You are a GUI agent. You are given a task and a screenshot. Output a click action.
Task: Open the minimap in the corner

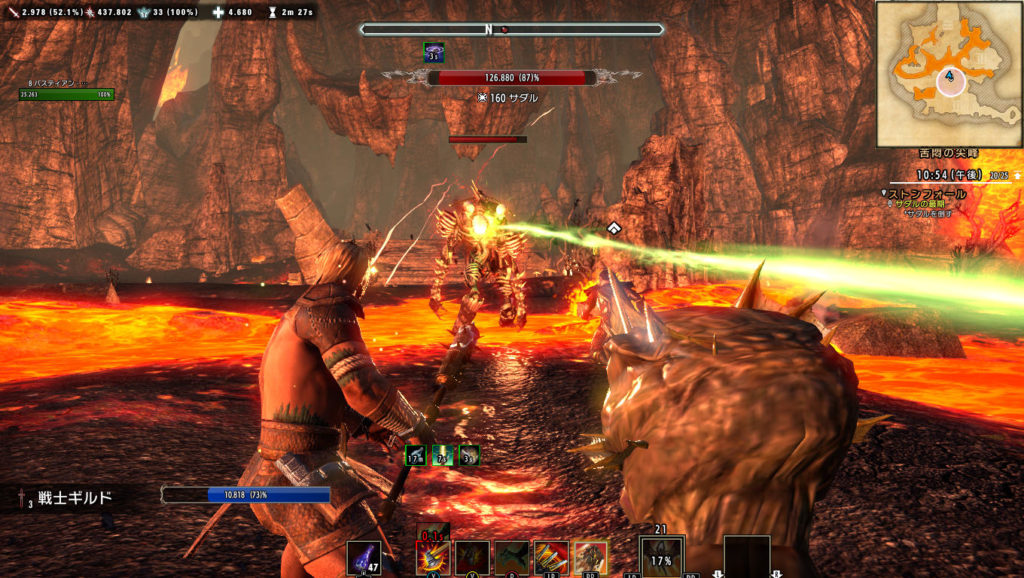[948, 74]
